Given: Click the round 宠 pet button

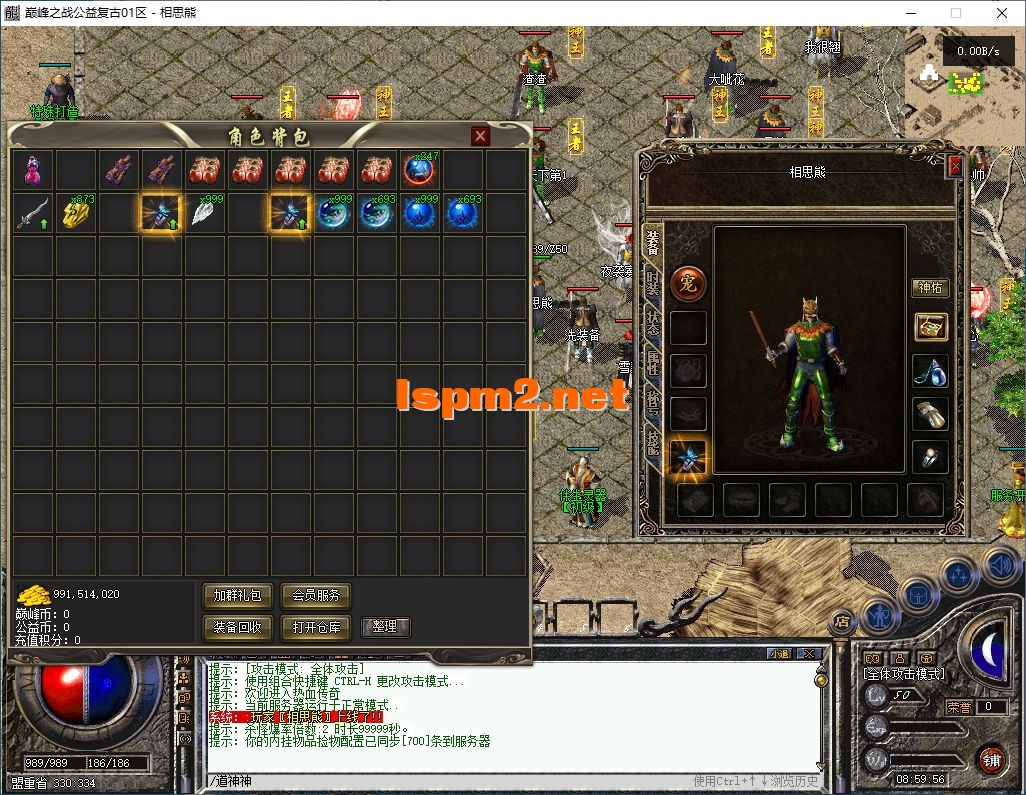Looking at the screenshot, I should pyautogui.click(x=688, y=284).
